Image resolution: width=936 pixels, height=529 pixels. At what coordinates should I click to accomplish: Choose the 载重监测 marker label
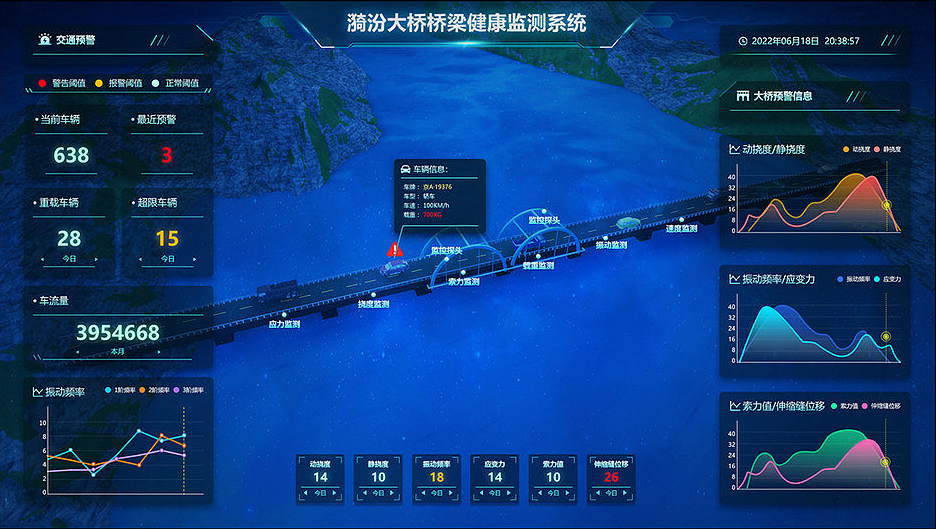click(x=538, y=266)
